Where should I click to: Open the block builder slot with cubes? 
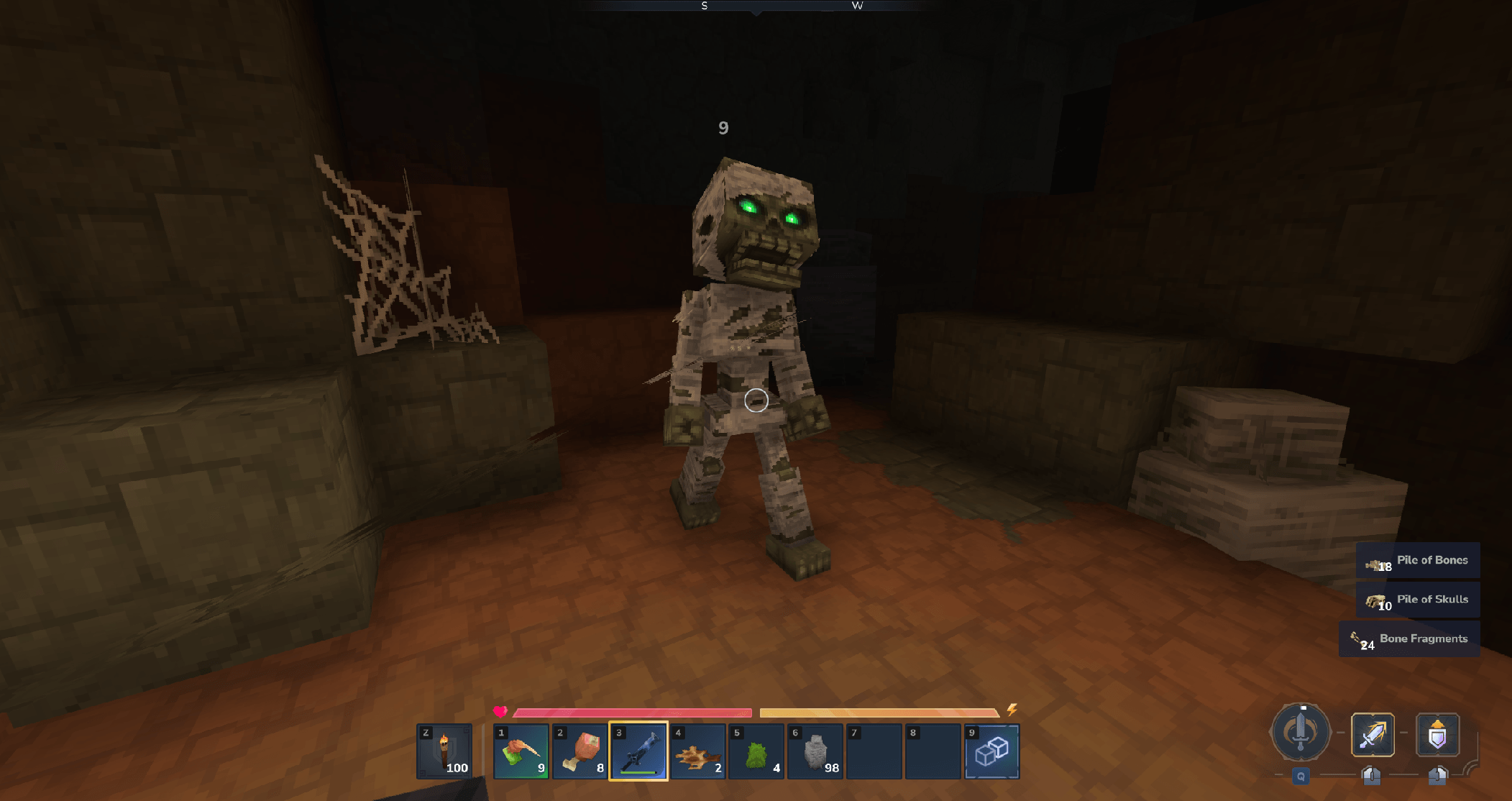click(991, 751)
